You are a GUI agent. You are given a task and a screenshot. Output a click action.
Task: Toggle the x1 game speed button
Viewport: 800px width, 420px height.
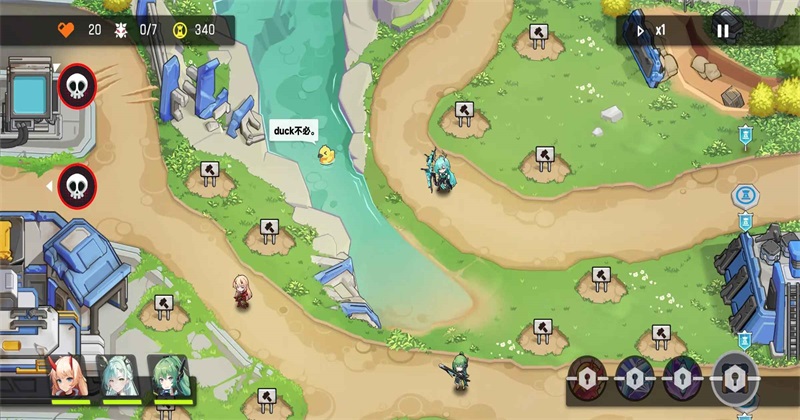tap(650, 31)
